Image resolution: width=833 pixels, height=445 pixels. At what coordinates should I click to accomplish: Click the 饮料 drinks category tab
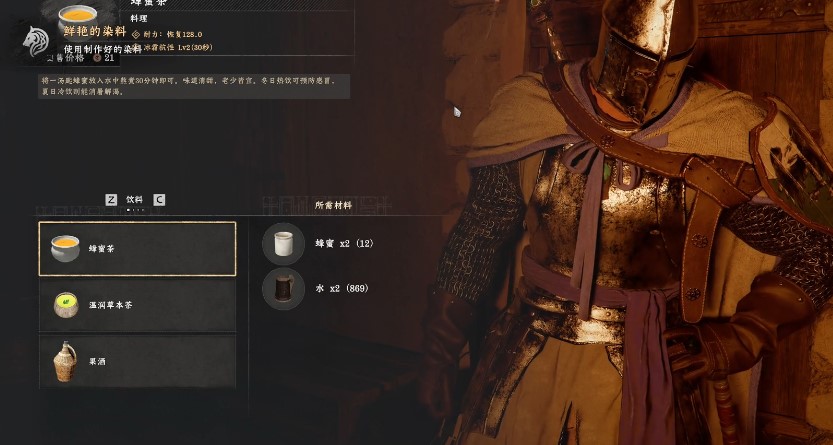(x=135, y=200)
